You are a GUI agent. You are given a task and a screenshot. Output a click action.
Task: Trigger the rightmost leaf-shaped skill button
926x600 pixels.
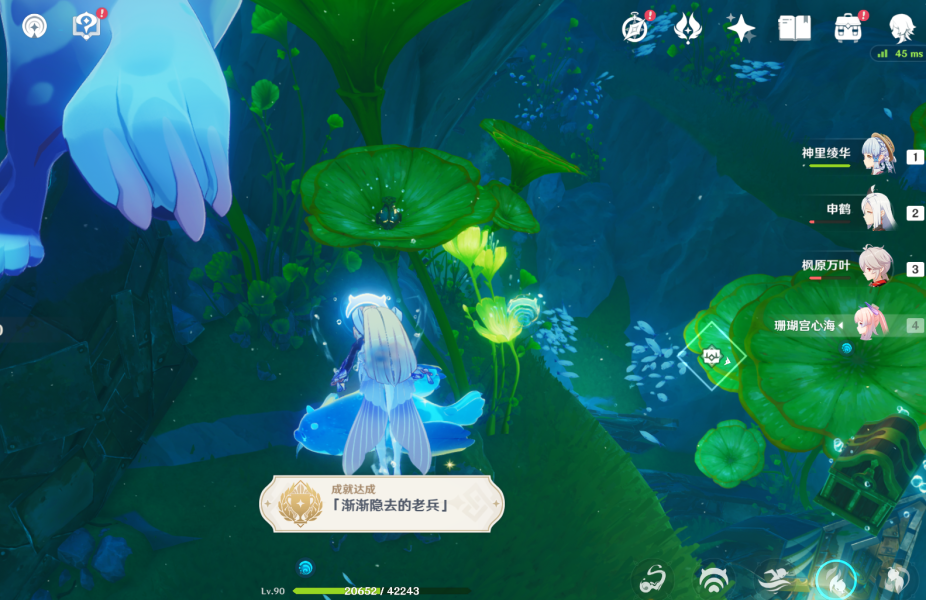click(x=896, y=579)
